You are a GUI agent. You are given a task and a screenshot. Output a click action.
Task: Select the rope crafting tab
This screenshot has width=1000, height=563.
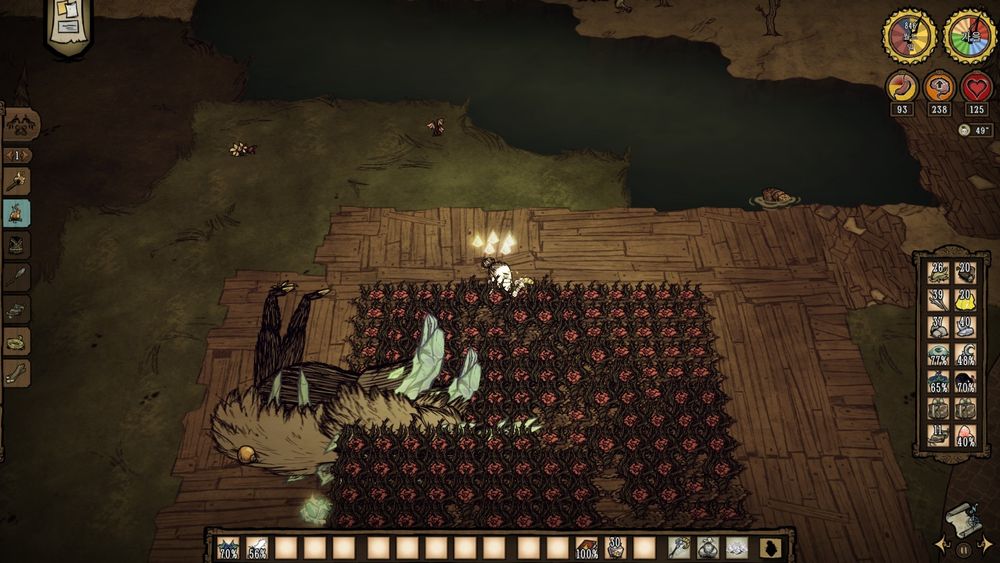(17, 341)
